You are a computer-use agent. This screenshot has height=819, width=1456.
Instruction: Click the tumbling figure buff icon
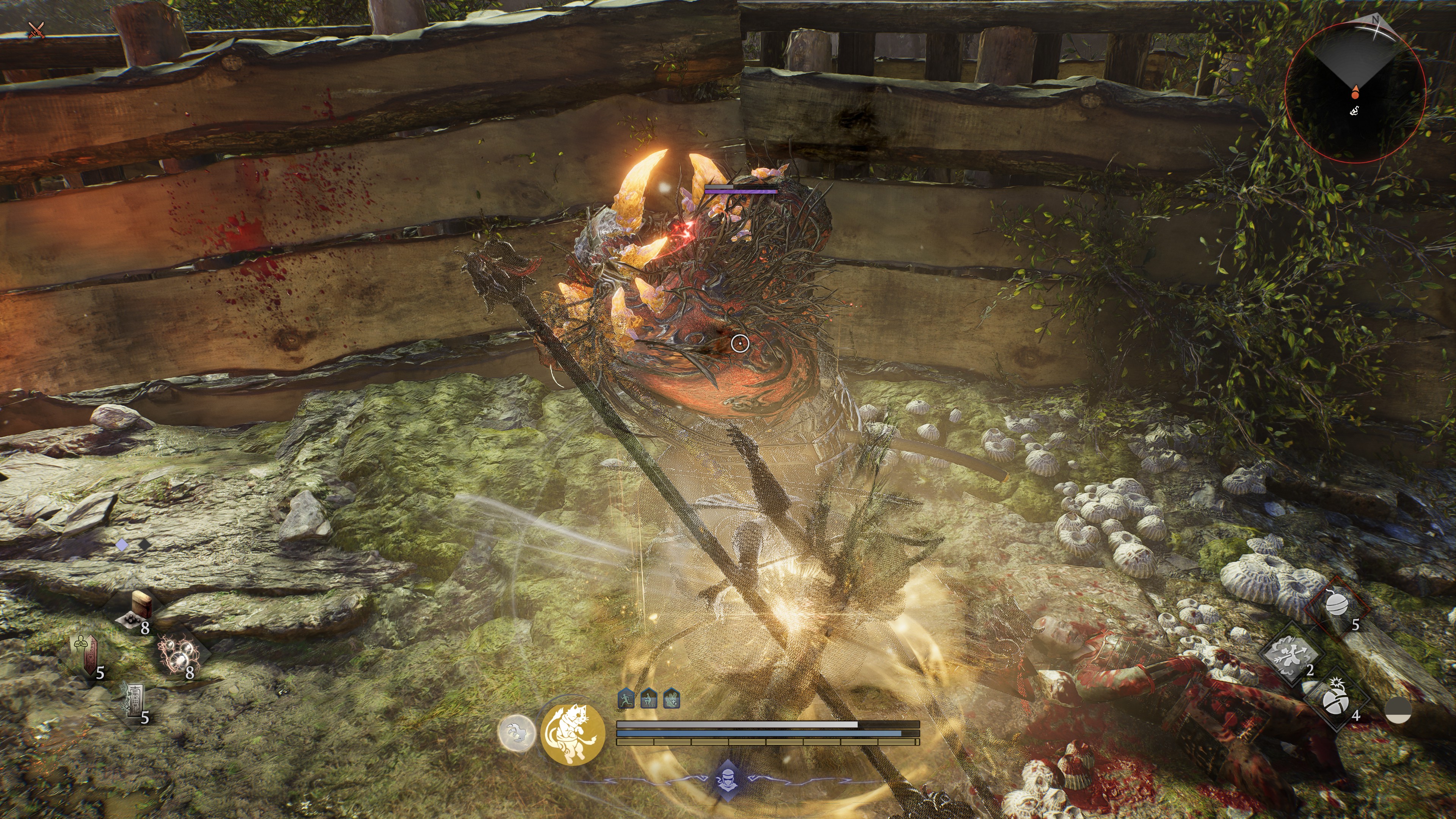(x=671, y=698)
